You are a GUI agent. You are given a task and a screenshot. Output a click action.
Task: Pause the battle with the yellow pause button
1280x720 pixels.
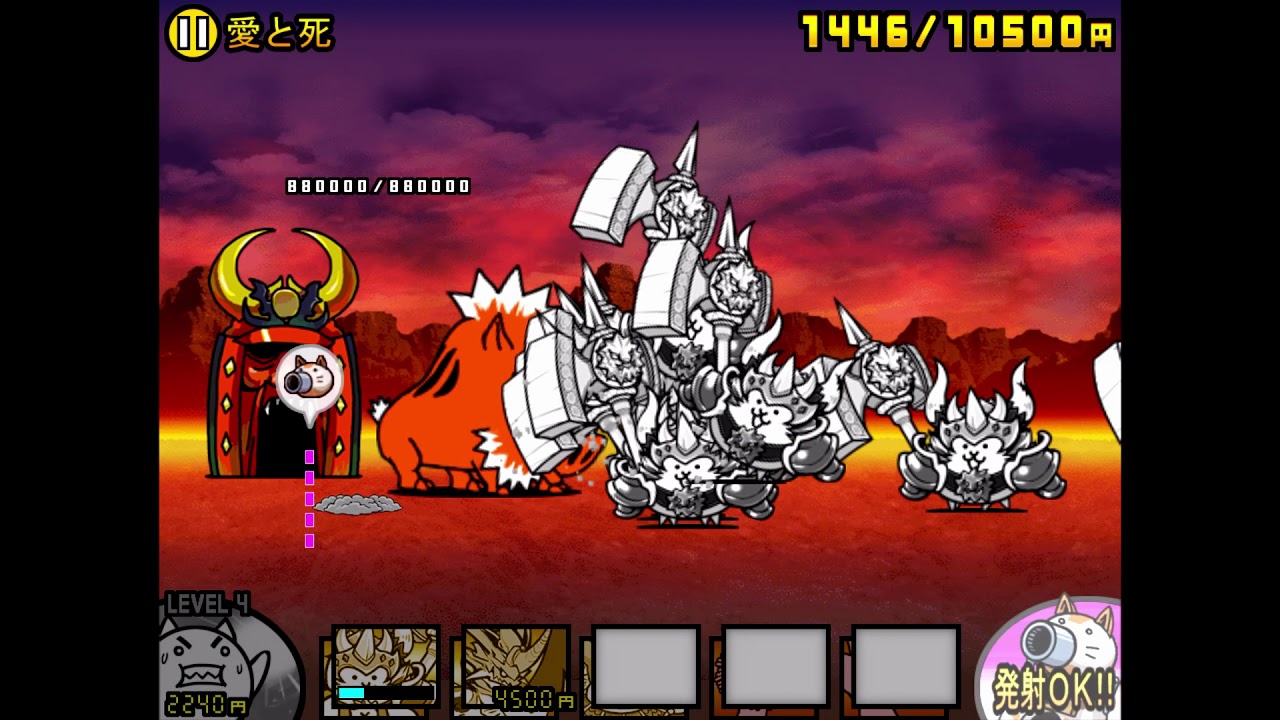click(192, 33)
